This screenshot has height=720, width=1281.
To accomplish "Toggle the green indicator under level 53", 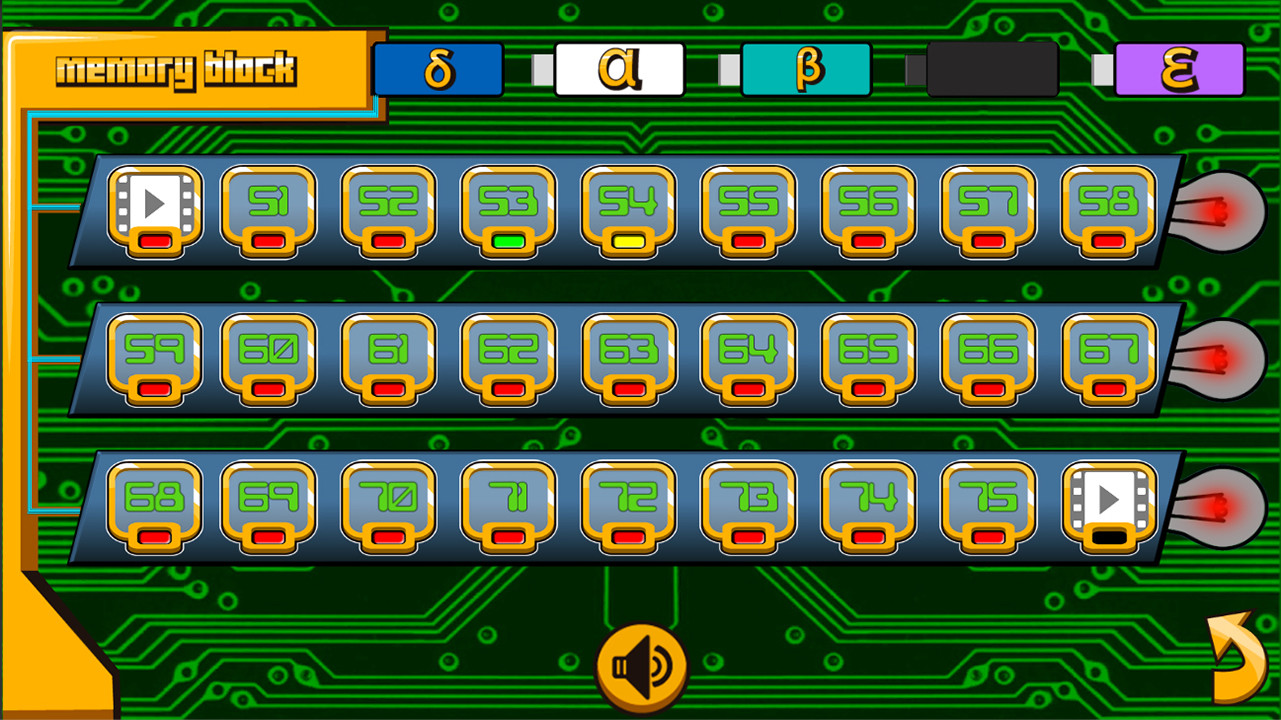I will click(x=508, y=241).
